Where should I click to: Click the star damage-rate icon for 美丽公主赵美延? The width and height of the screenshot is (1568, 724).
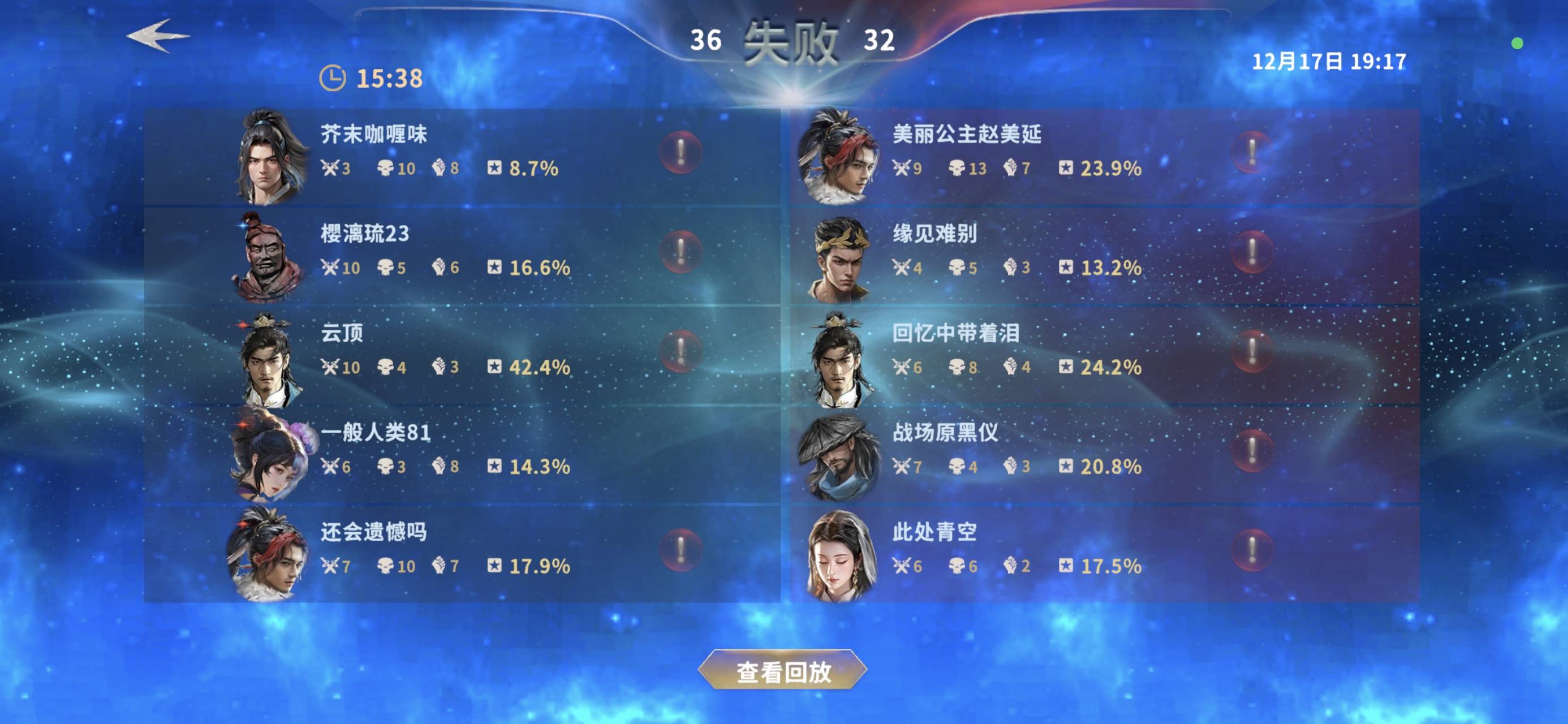[1066, 170]
